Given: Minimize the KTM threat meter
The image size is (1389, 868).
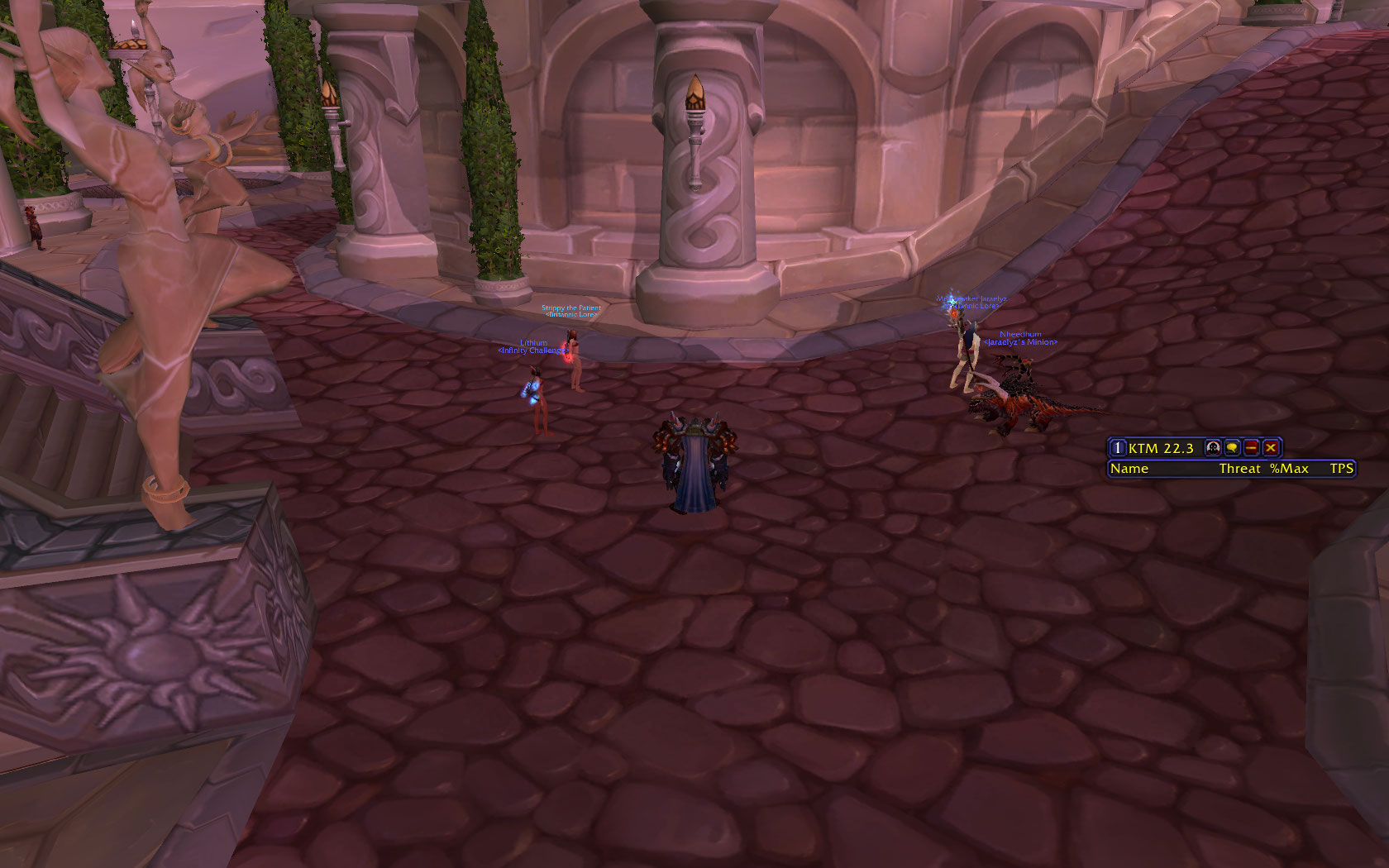Looking at the screenshot, I should (1252, 448).
